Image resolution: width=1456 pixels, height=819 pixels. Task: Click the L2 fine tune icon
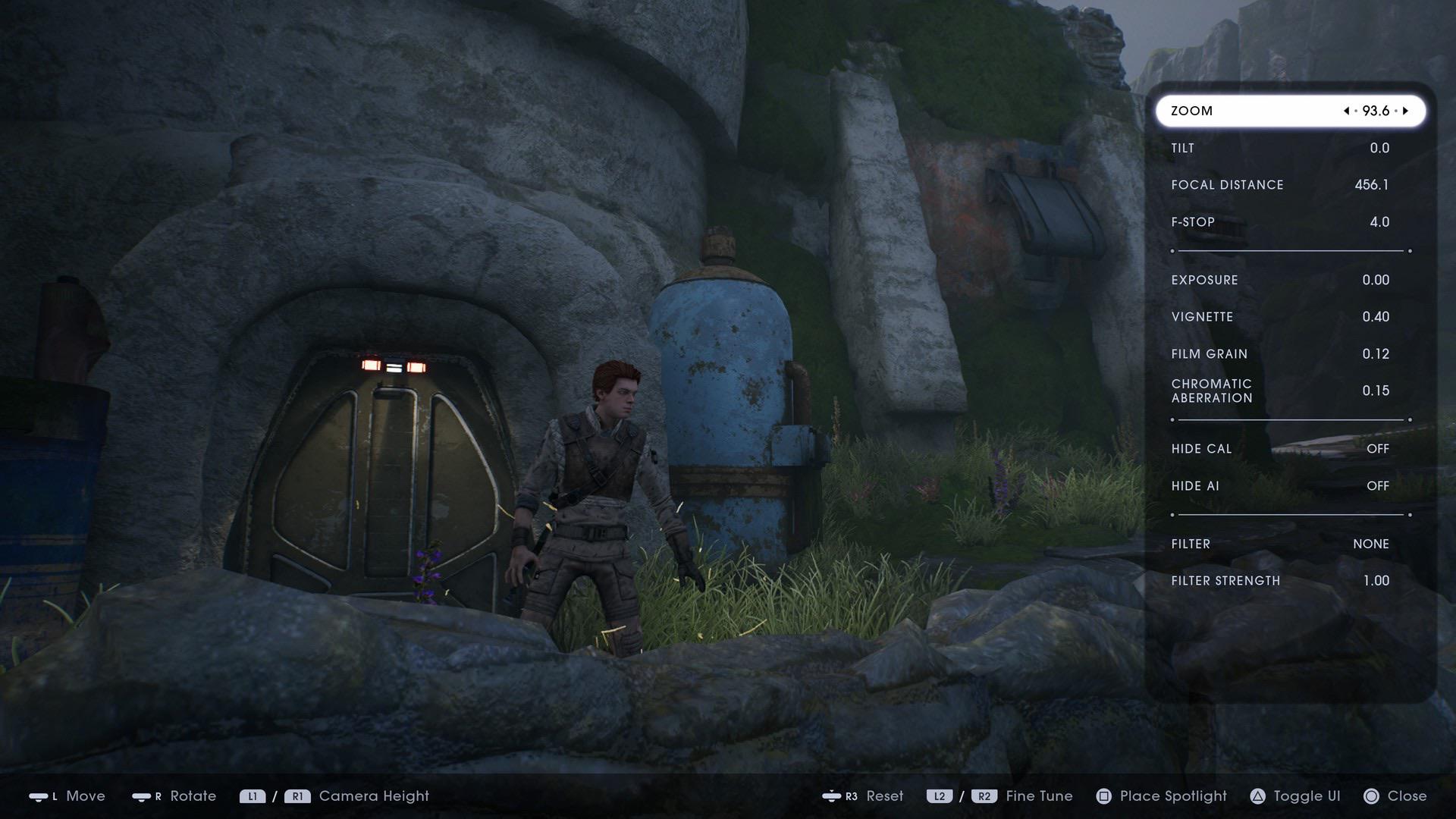940,796
